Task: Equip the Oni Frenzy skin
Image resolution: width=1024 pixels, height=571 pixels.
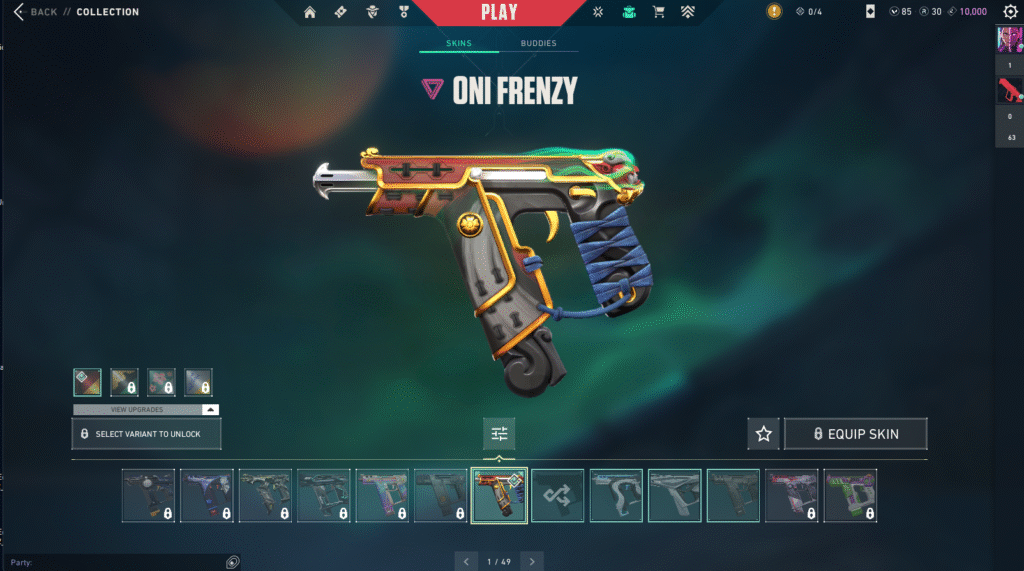Action: click(855, 434)
